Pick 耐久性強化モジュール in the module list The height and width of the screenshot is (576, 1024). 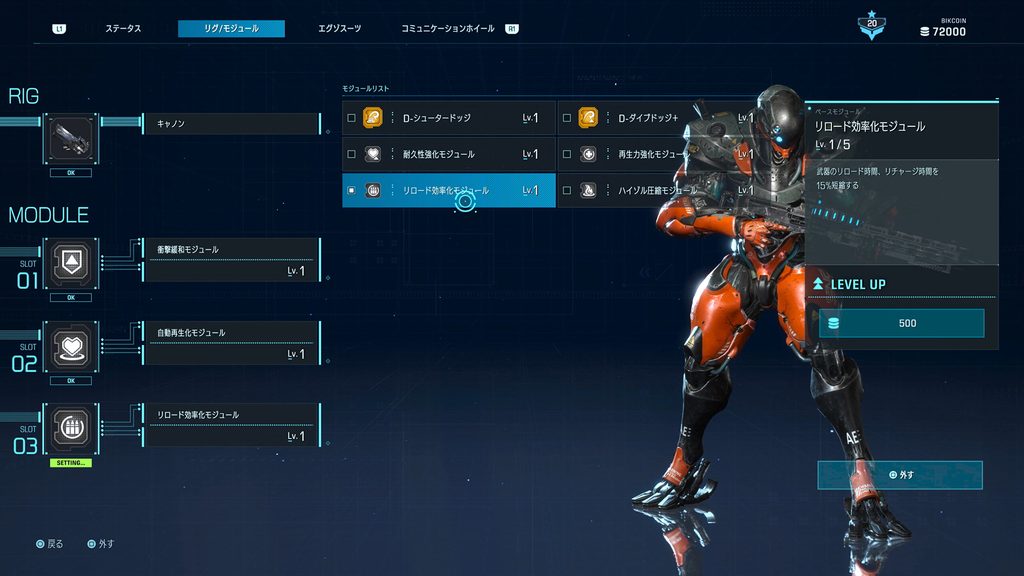tap(448, 154)
